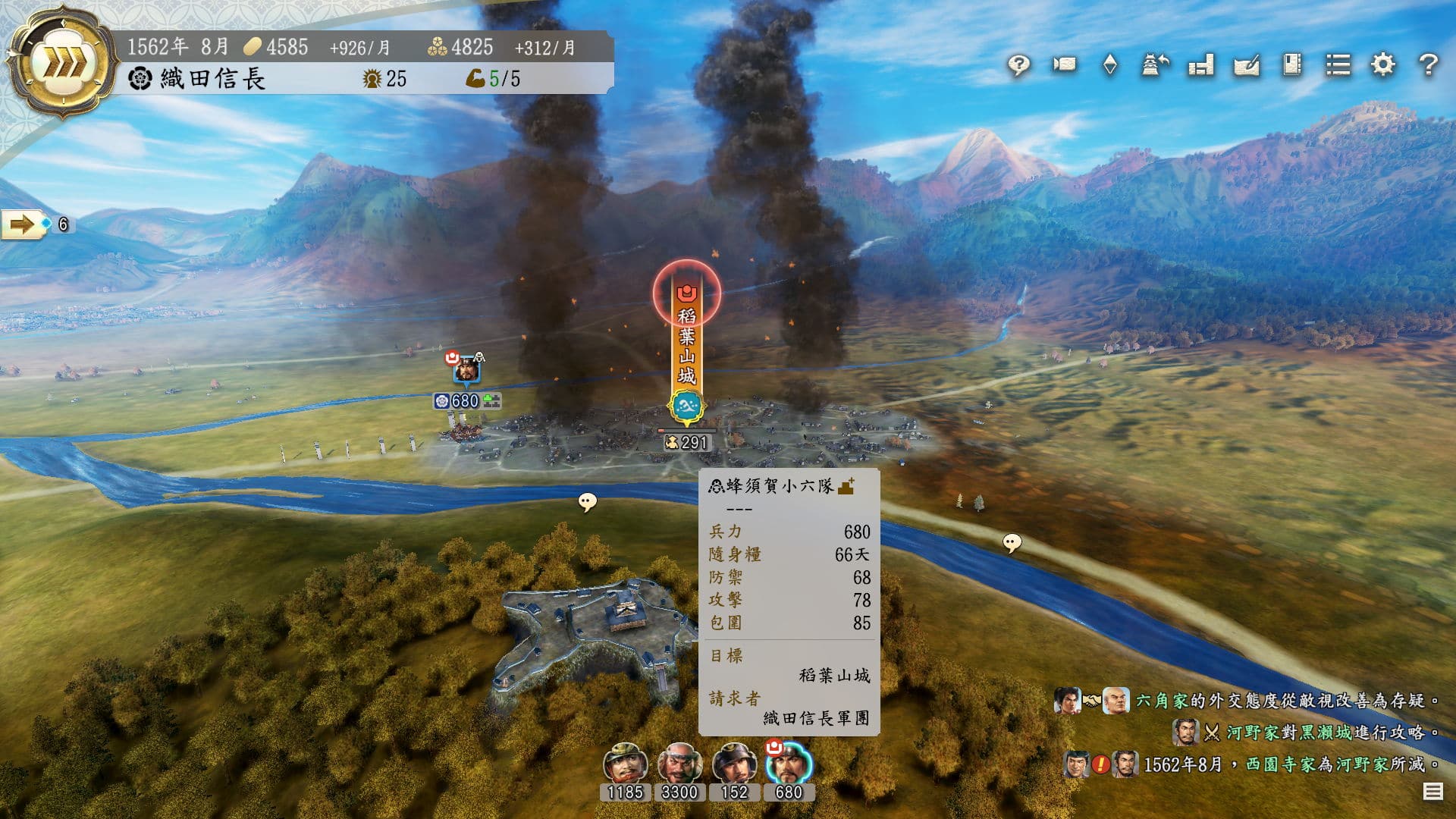
Task: Choose the commander portrait labeled 1185
Action: [x=625, y=764]
